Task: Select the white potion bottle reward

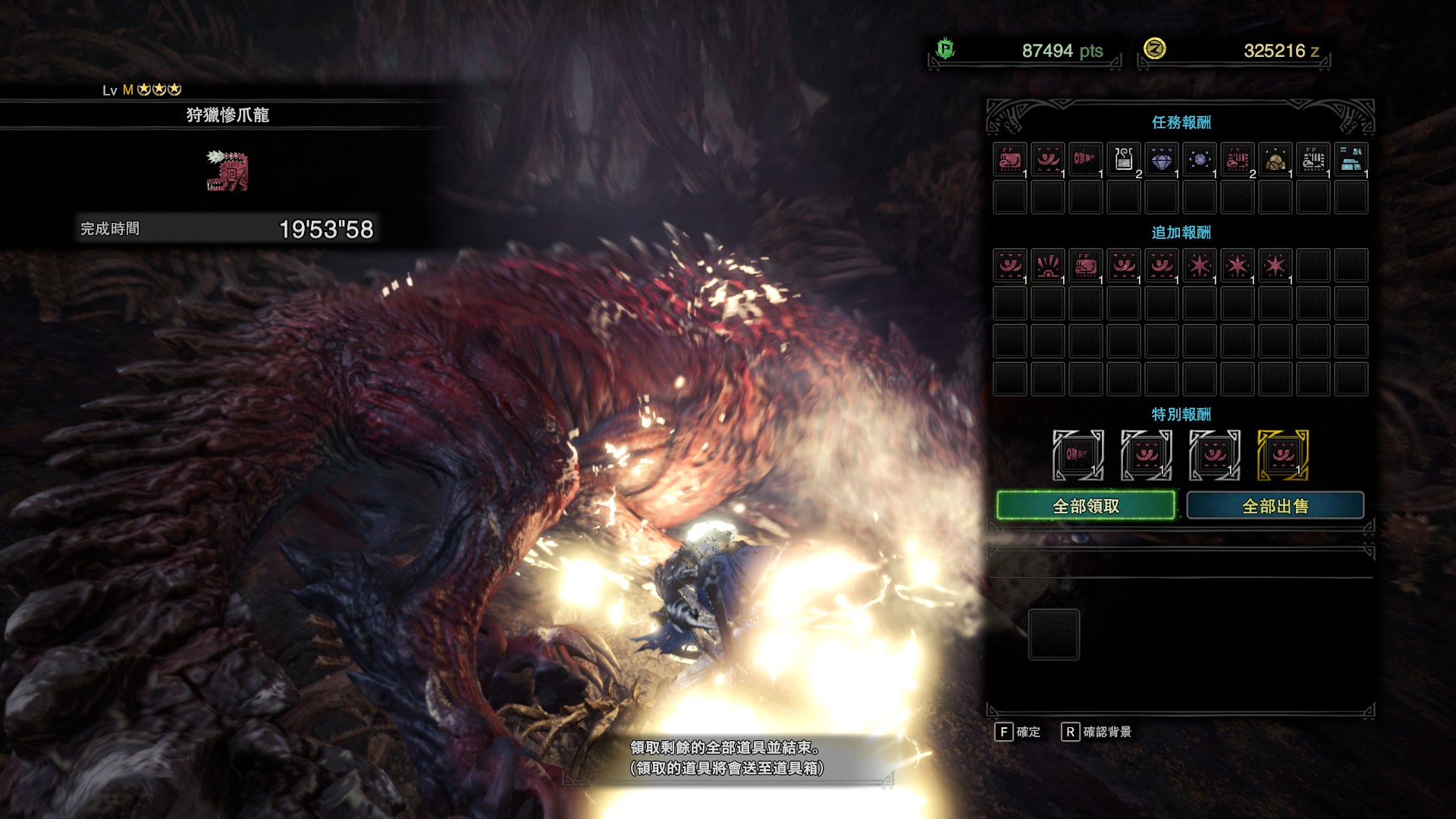Action: point(1124,160)
